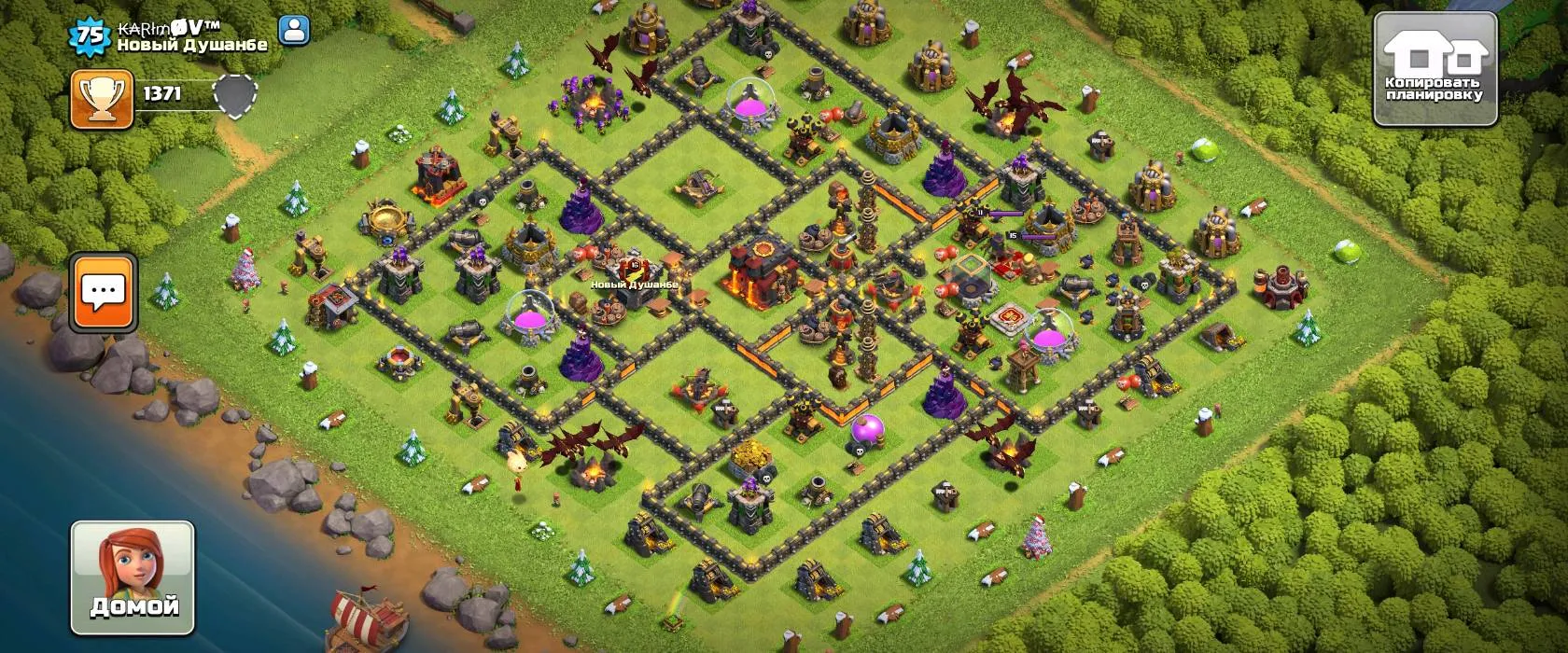Open the orange chat bubble button
Screen dimensions: 1568x653
click(104, 292)
